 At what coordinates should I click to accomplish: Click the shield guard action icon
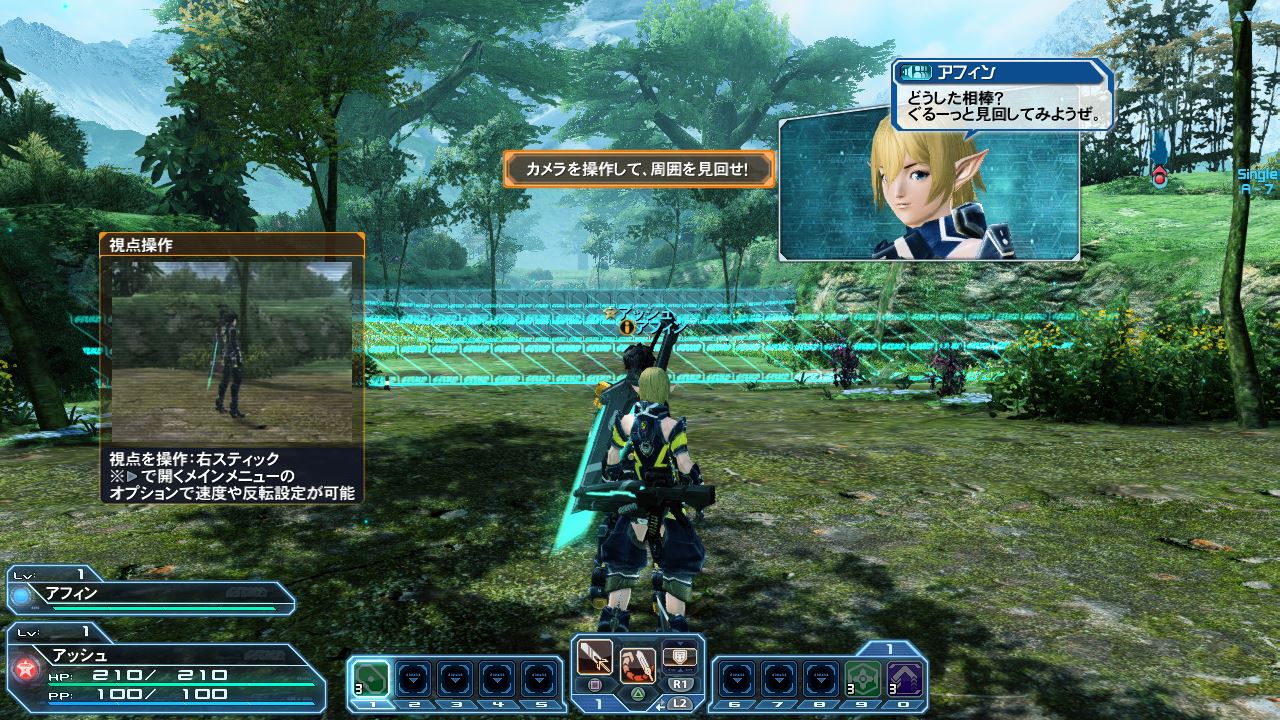(x=680, y=657)
